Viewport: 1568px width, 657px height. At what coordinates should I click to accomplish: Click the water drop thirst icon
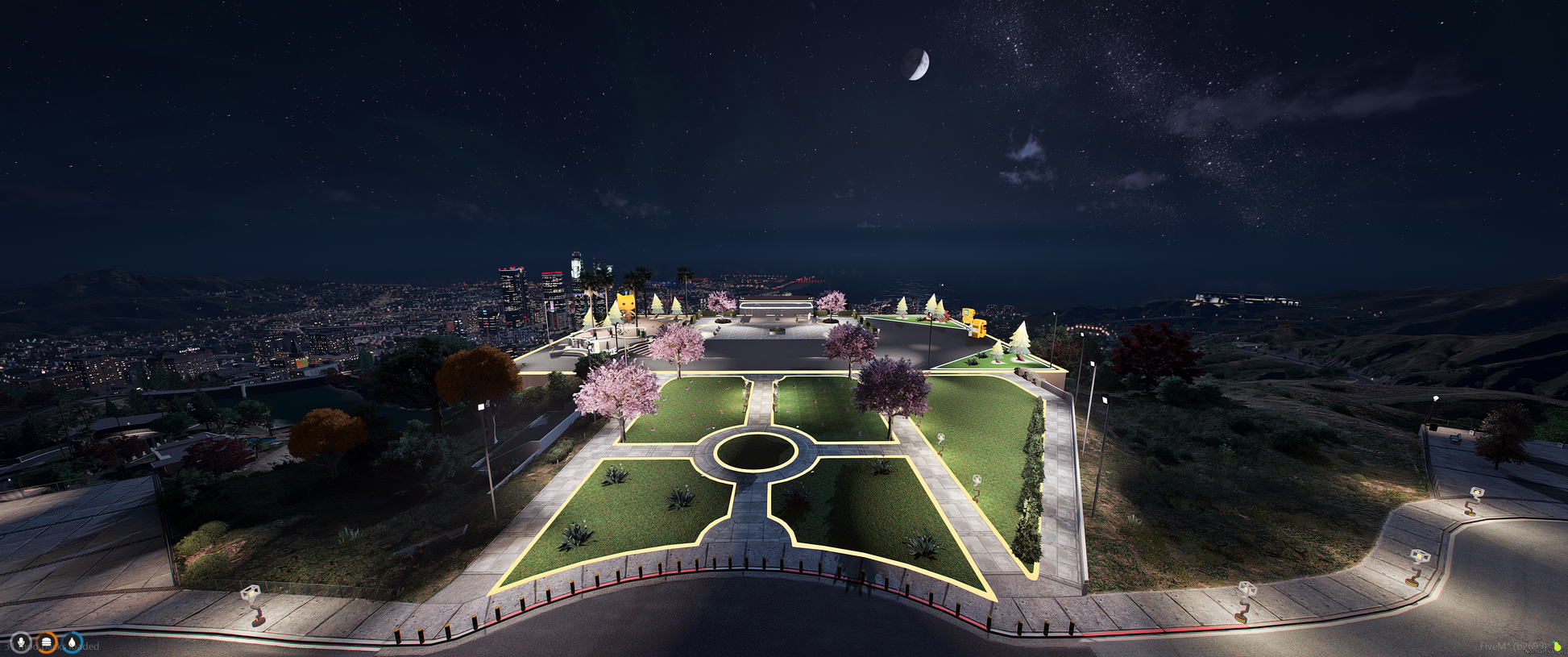[73, 642]
